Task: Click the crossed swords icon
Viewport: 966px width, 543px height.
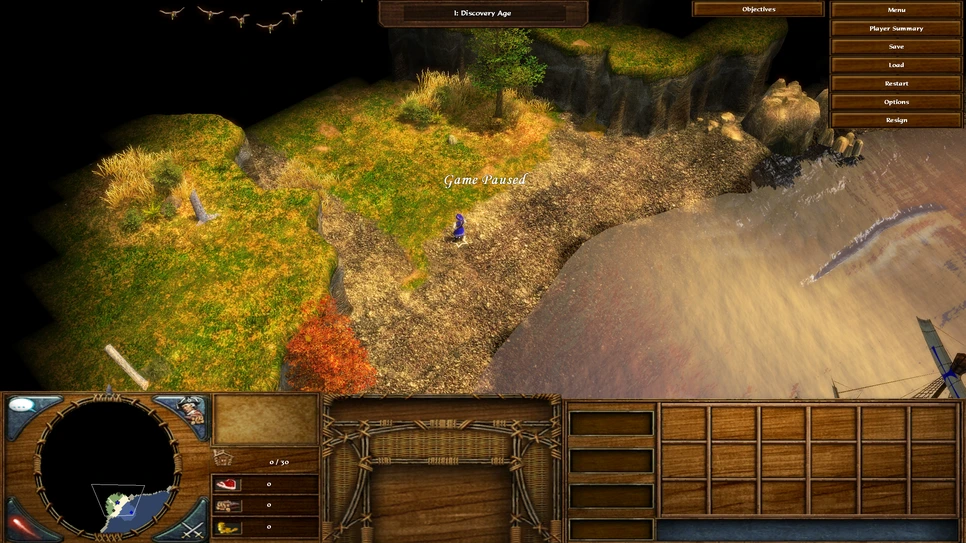Action: tap(194, 524)
